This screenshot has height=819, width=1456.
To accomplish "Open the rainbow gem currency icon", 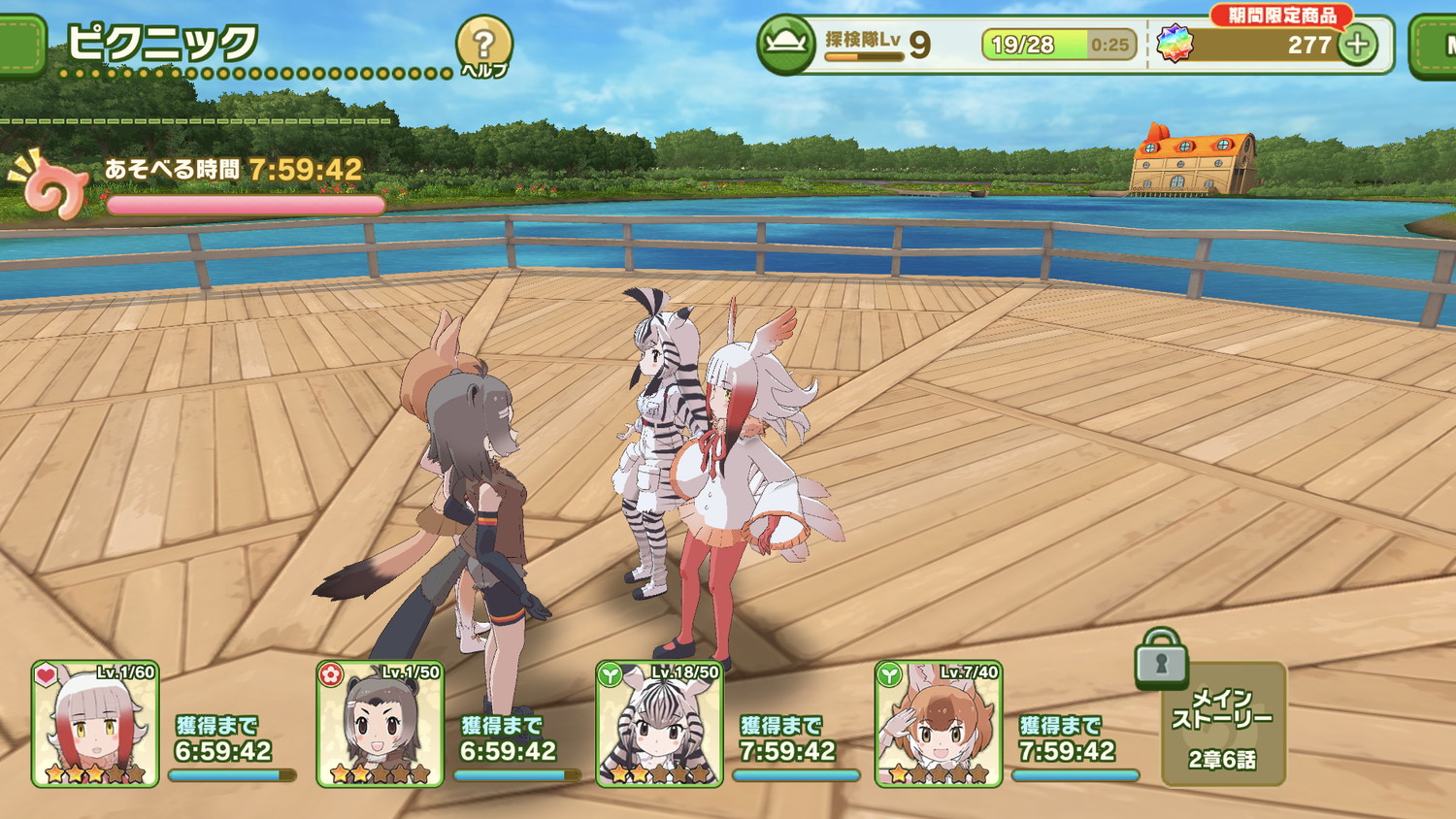I will point(1175,45).
